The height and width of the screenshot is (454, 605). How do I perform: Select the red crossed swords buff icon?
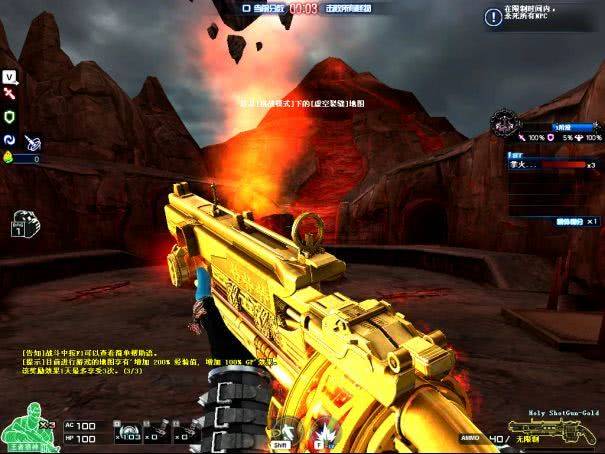(x=9, y=94)
